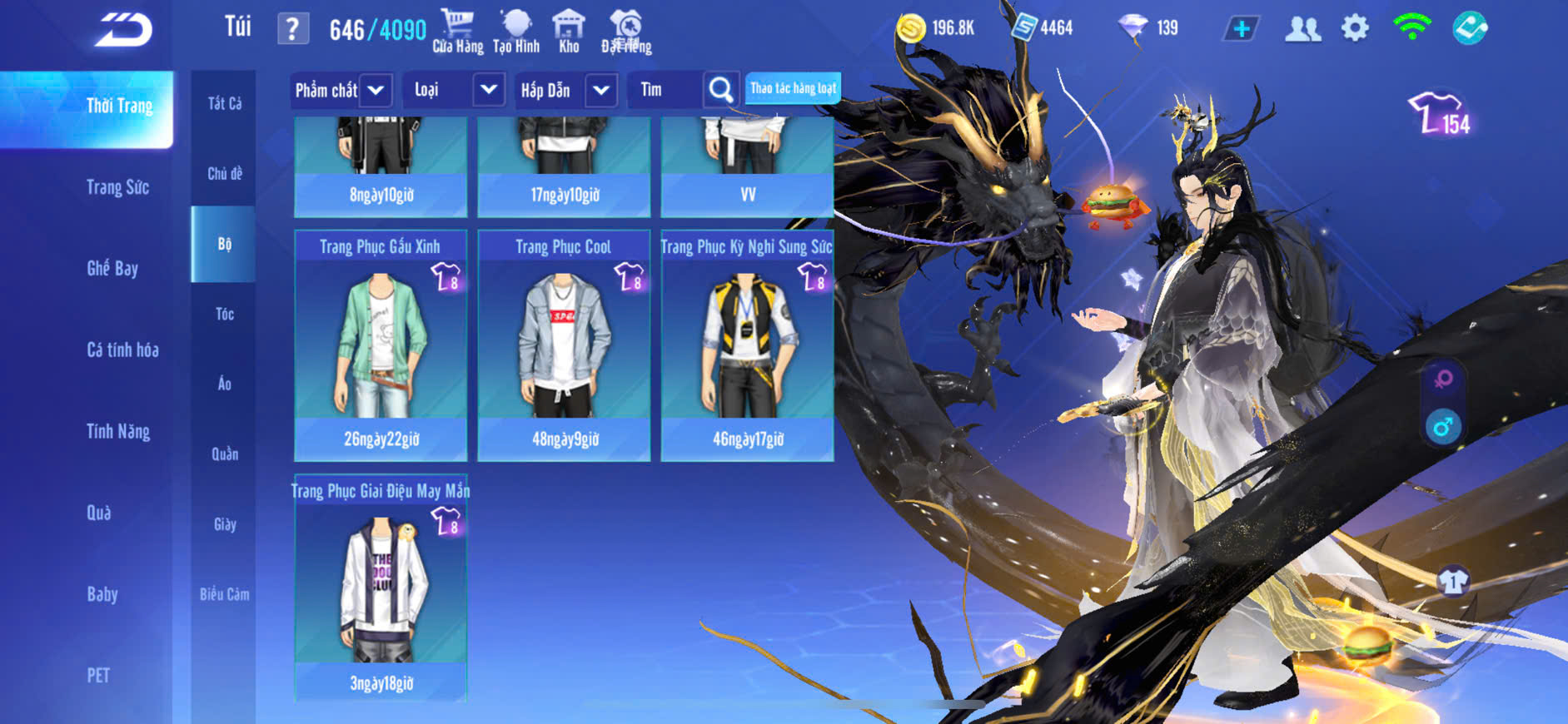Image resolution: width=1568 pixels, height=724 pixels.
Task: Go back with the top-left arrow
Action: point(123,30)
